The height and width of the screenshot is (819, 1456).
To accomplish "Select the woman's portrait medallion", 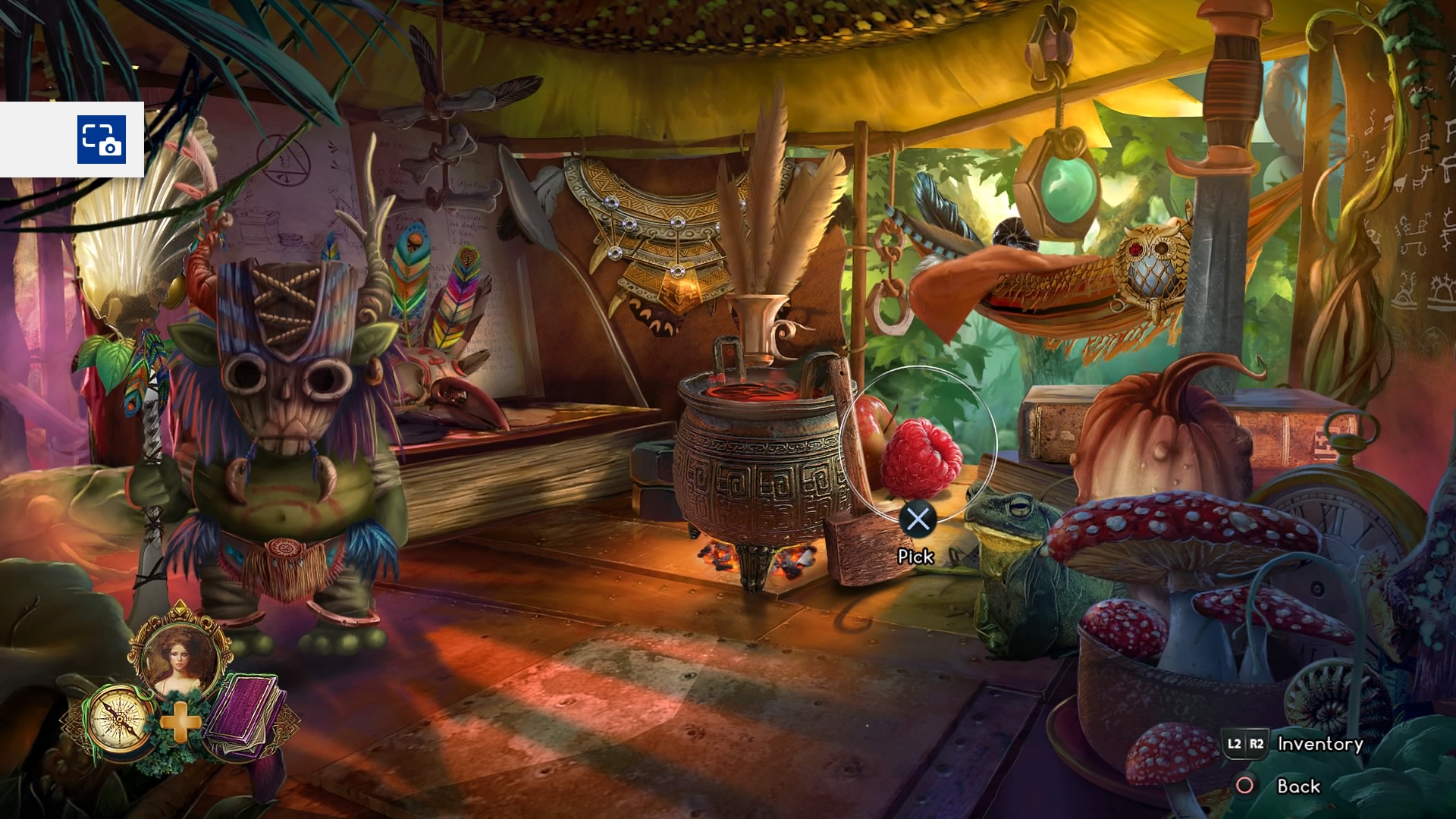I will (x=179, y=657).
